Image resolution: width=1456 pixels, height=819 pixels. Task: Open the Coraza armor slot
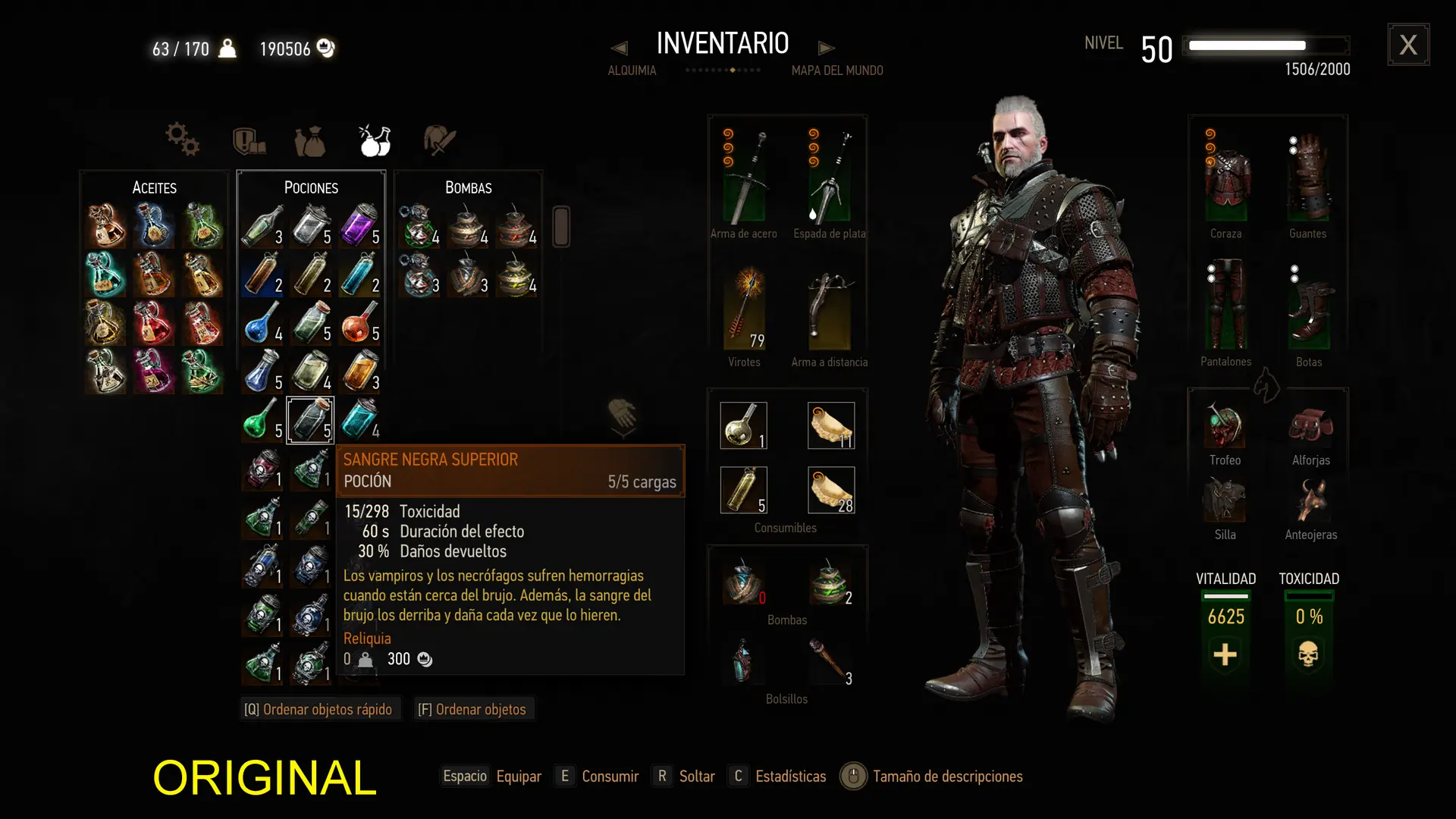click(1226, 178)
